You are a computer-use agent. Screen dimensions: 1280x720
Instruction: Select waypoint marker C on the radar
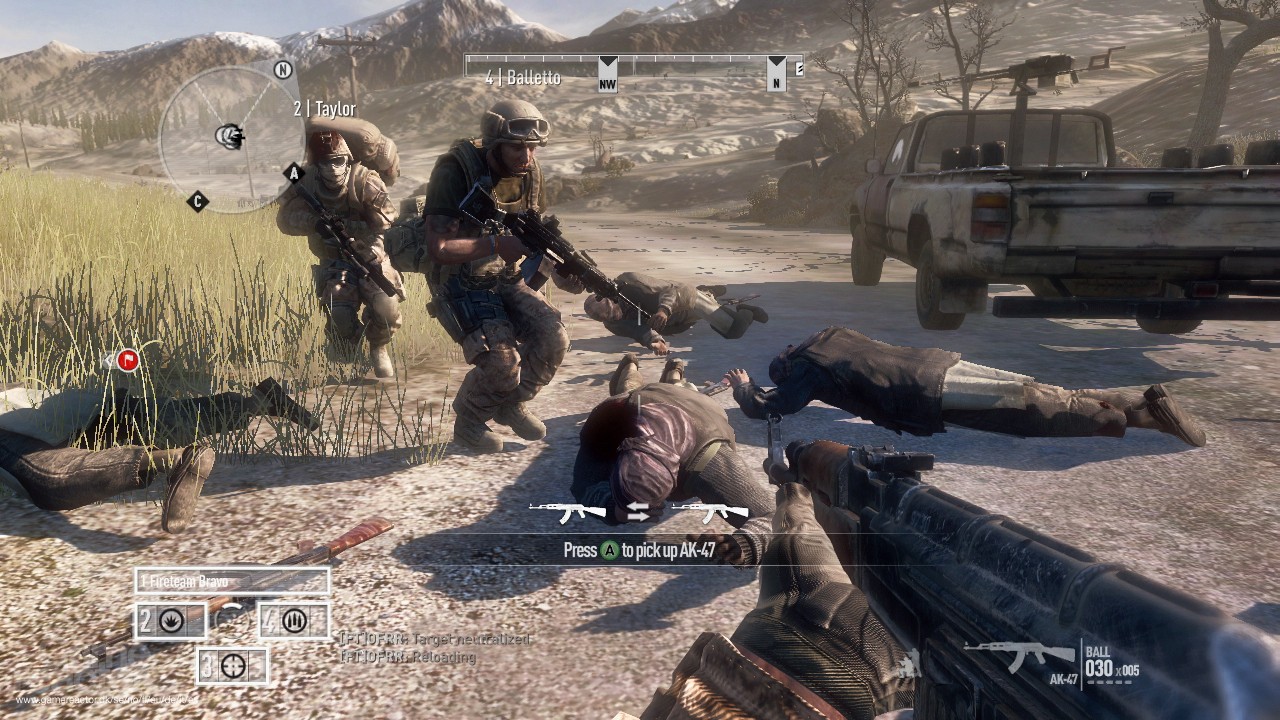[198, 201]
